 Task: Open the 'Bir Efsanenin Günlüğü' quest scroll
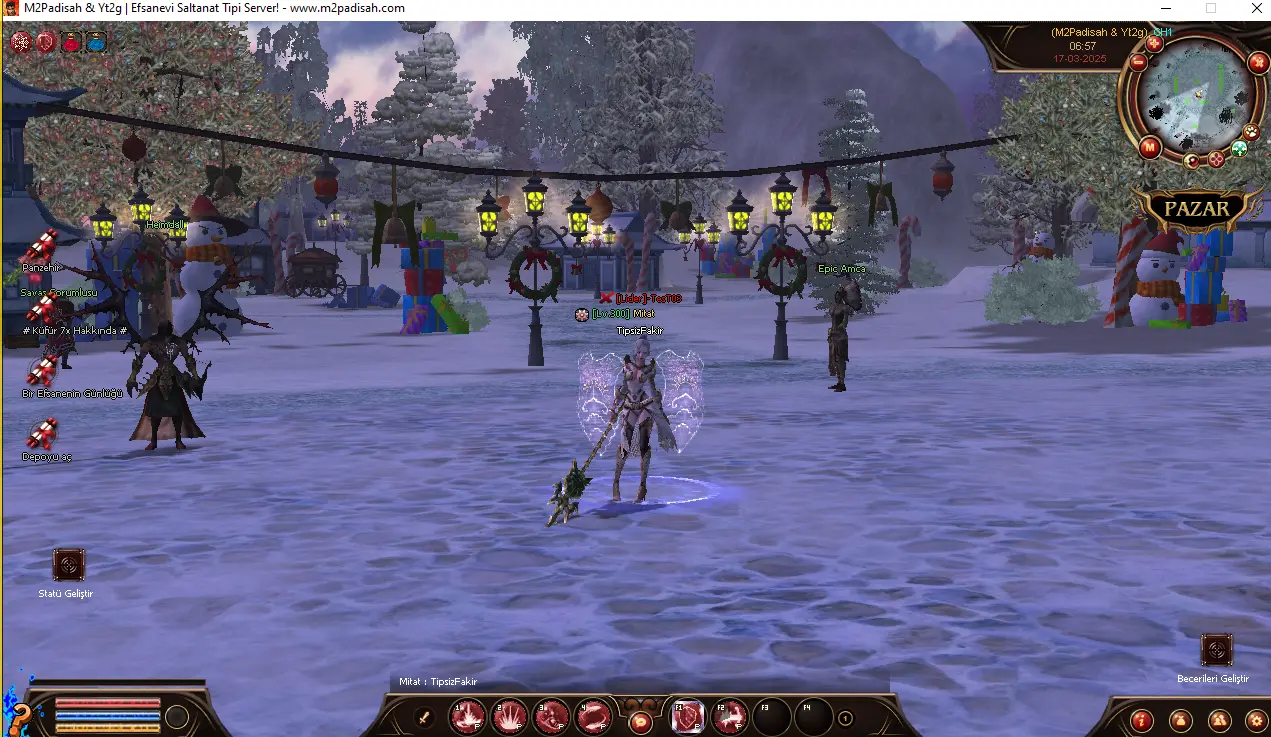coord(42,371)
